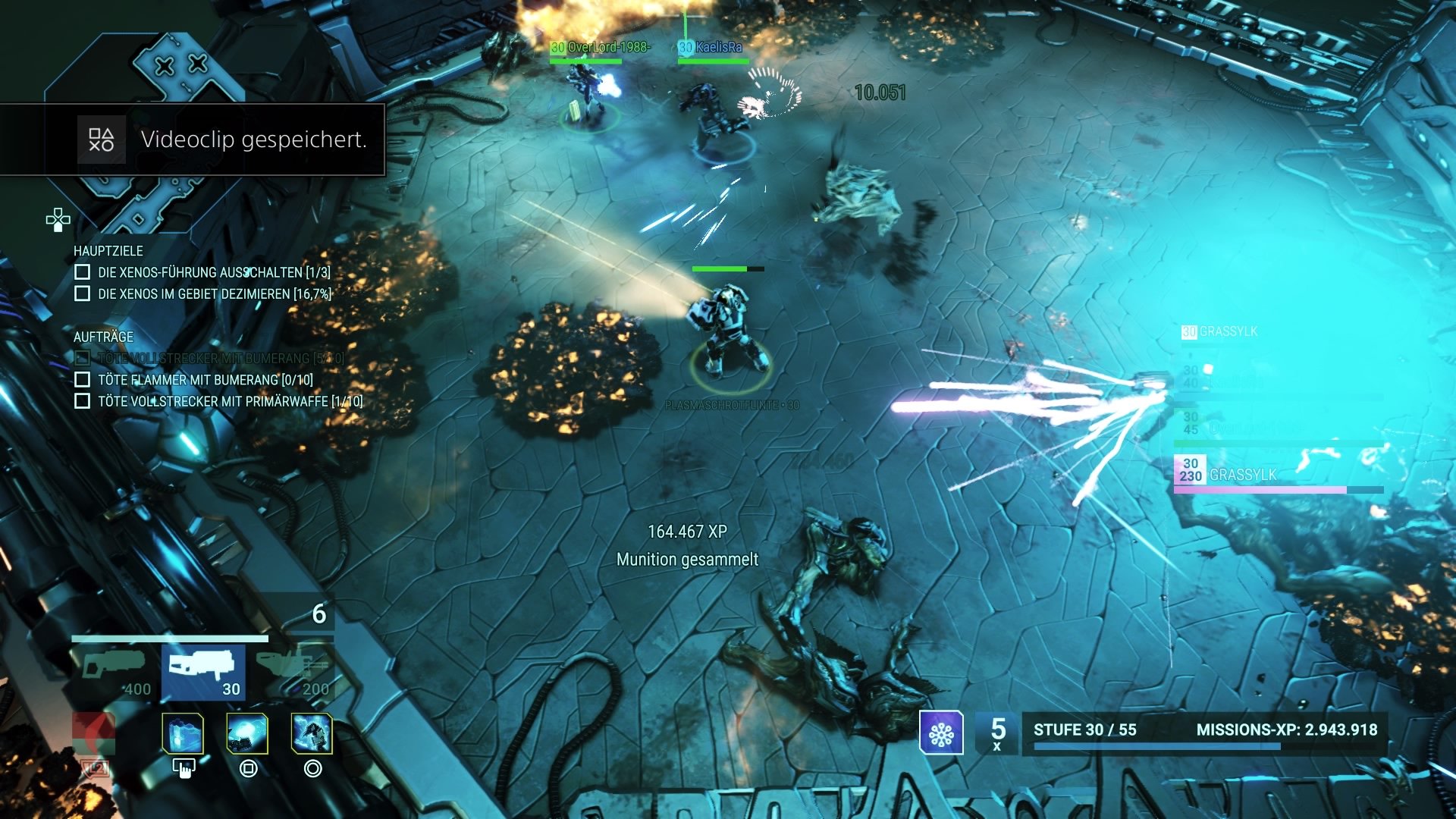Check the Die Xenos-Führung ausschalten objective box

coord(81,270)
